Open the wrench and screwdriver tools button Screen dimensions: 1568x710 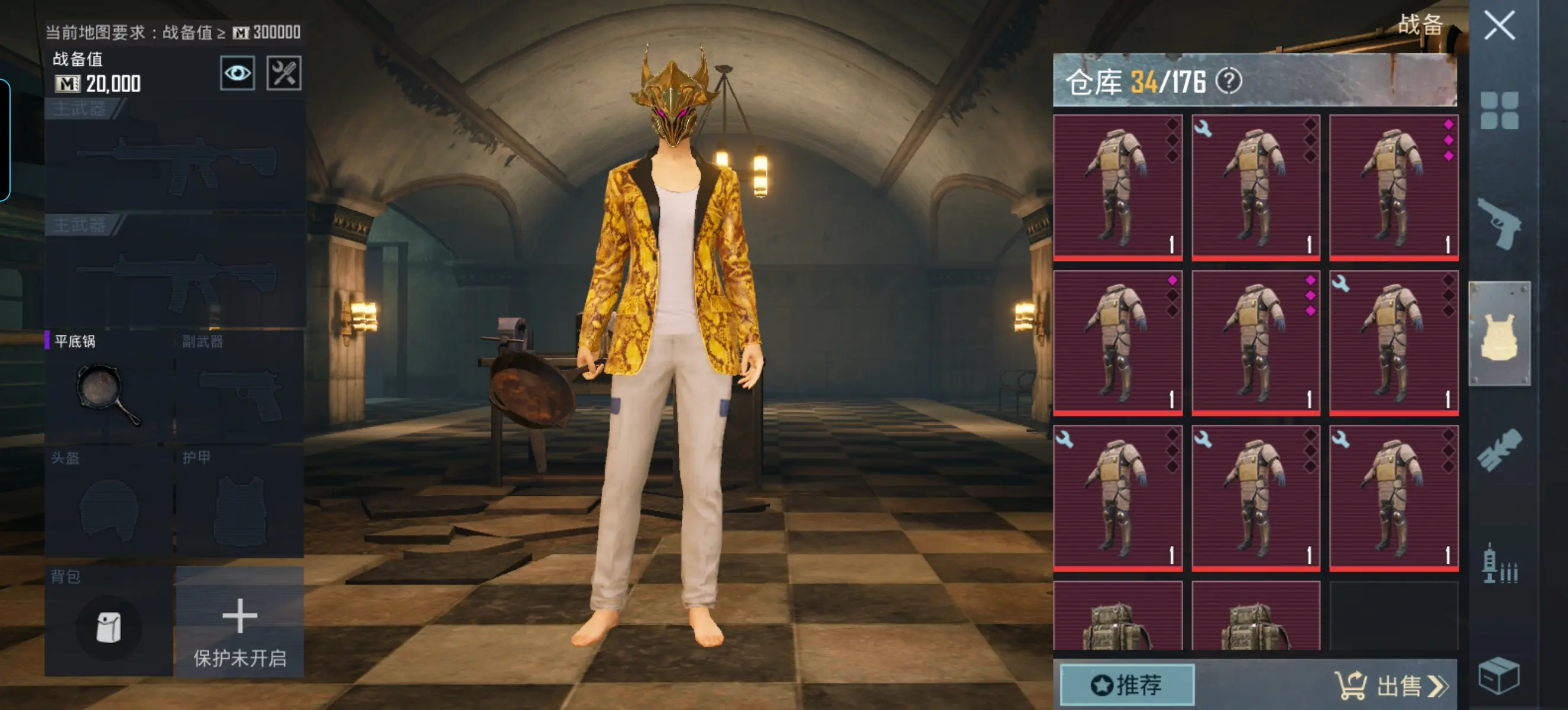(x=284, y=74)
